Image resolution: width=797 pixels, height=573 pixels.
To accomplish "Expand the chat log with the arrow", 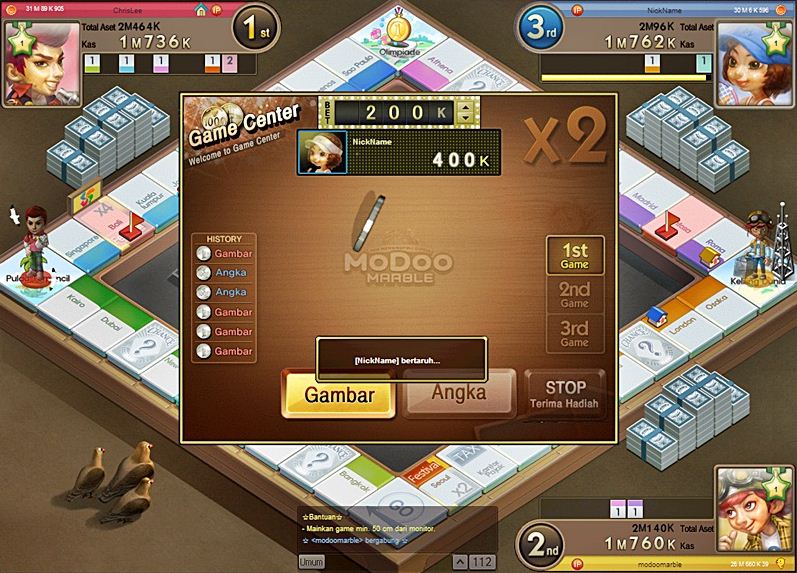I will coord(459,561).
